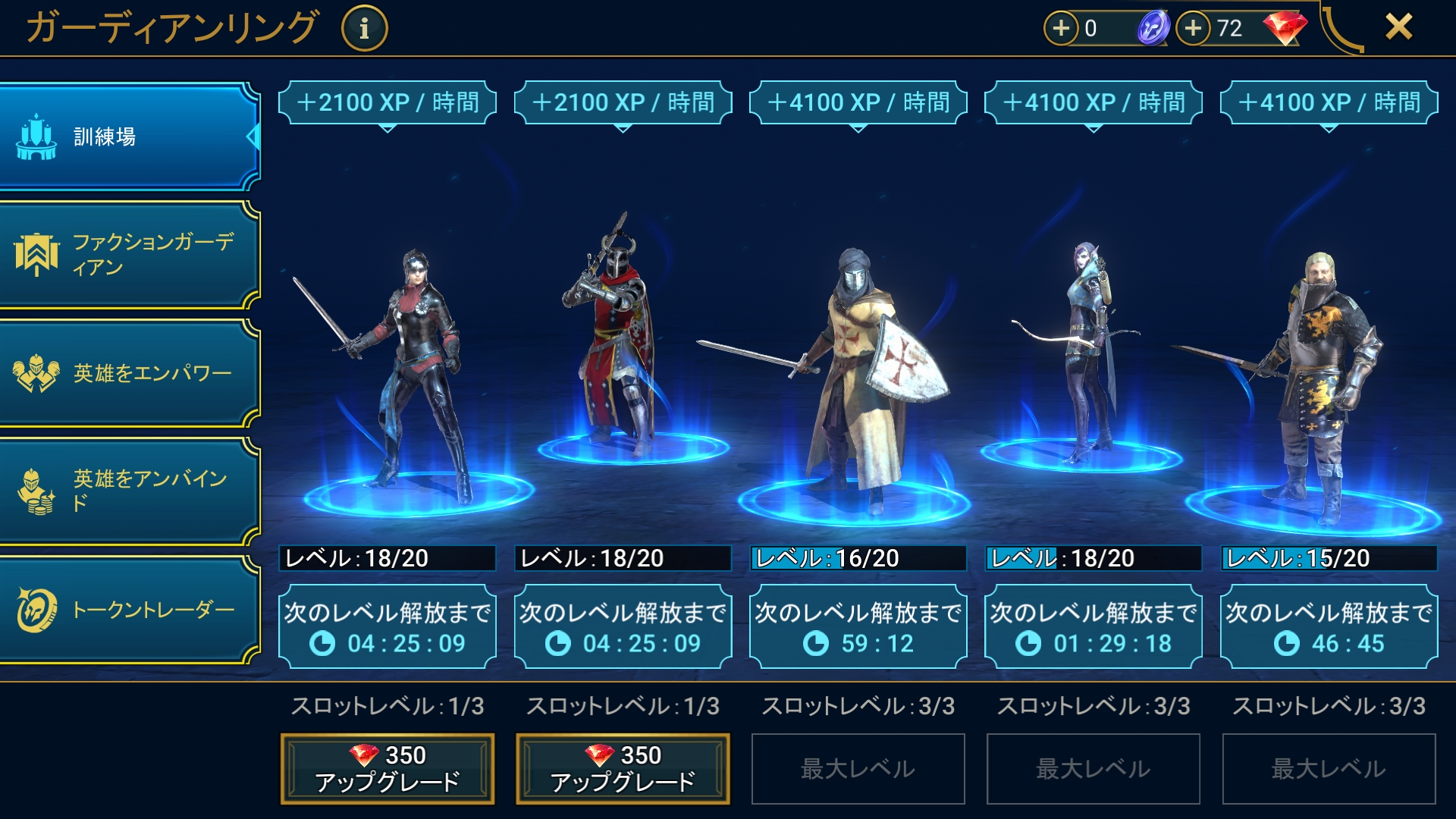Go to the 英雄をアンバインド tab
The image size is (1456, 819).
[x=129, y=491]
